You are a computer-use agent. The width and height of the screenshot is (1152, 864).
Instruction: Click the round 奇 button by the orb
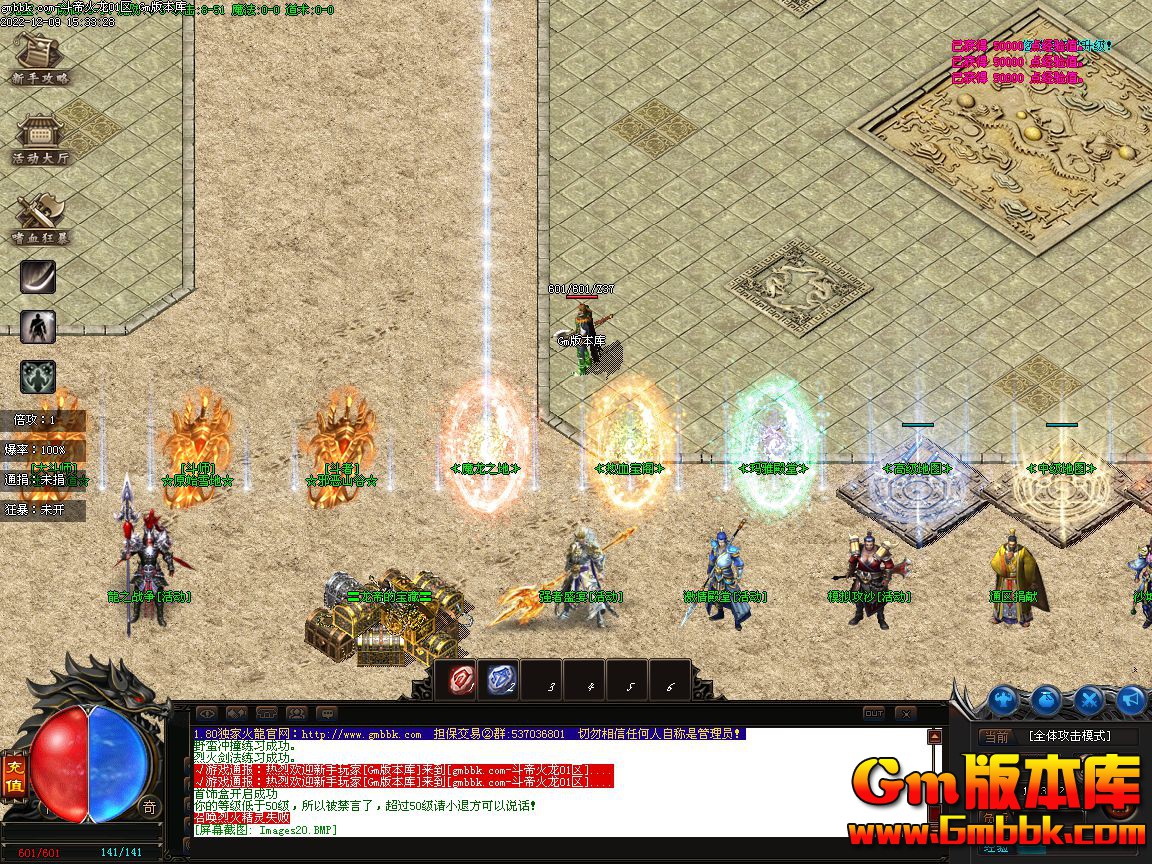[149, 806]
